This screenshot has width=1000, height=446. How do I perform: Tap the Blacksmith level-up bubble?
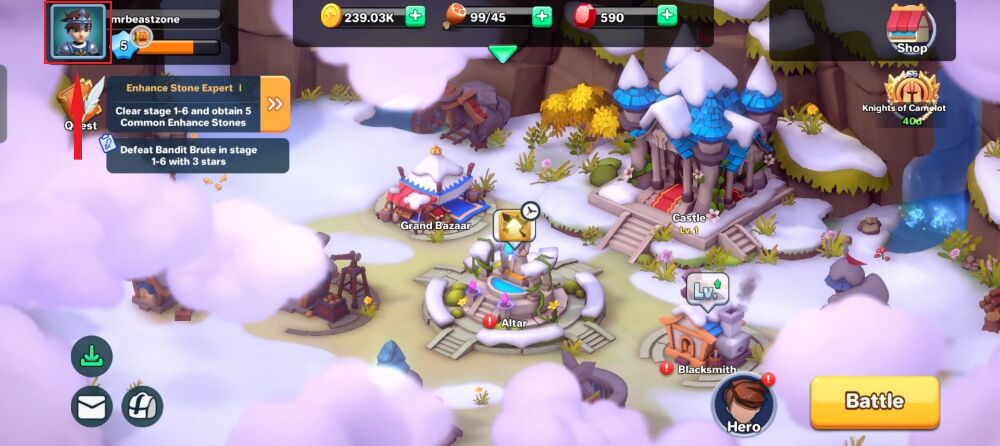(706, 291)
